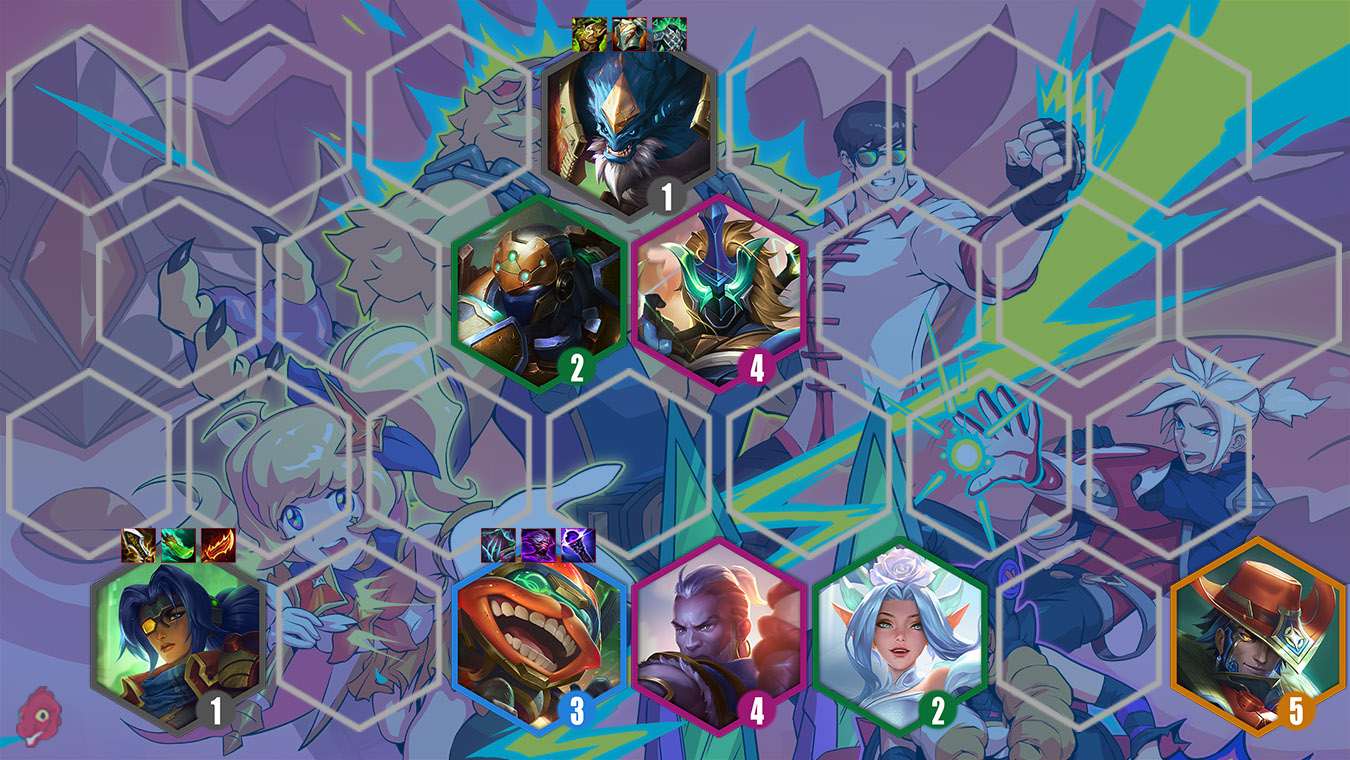This screenshot has height=760, width=1350.
Task: Click the Warmog's Armor item icon
Action: tap(588, 33)
